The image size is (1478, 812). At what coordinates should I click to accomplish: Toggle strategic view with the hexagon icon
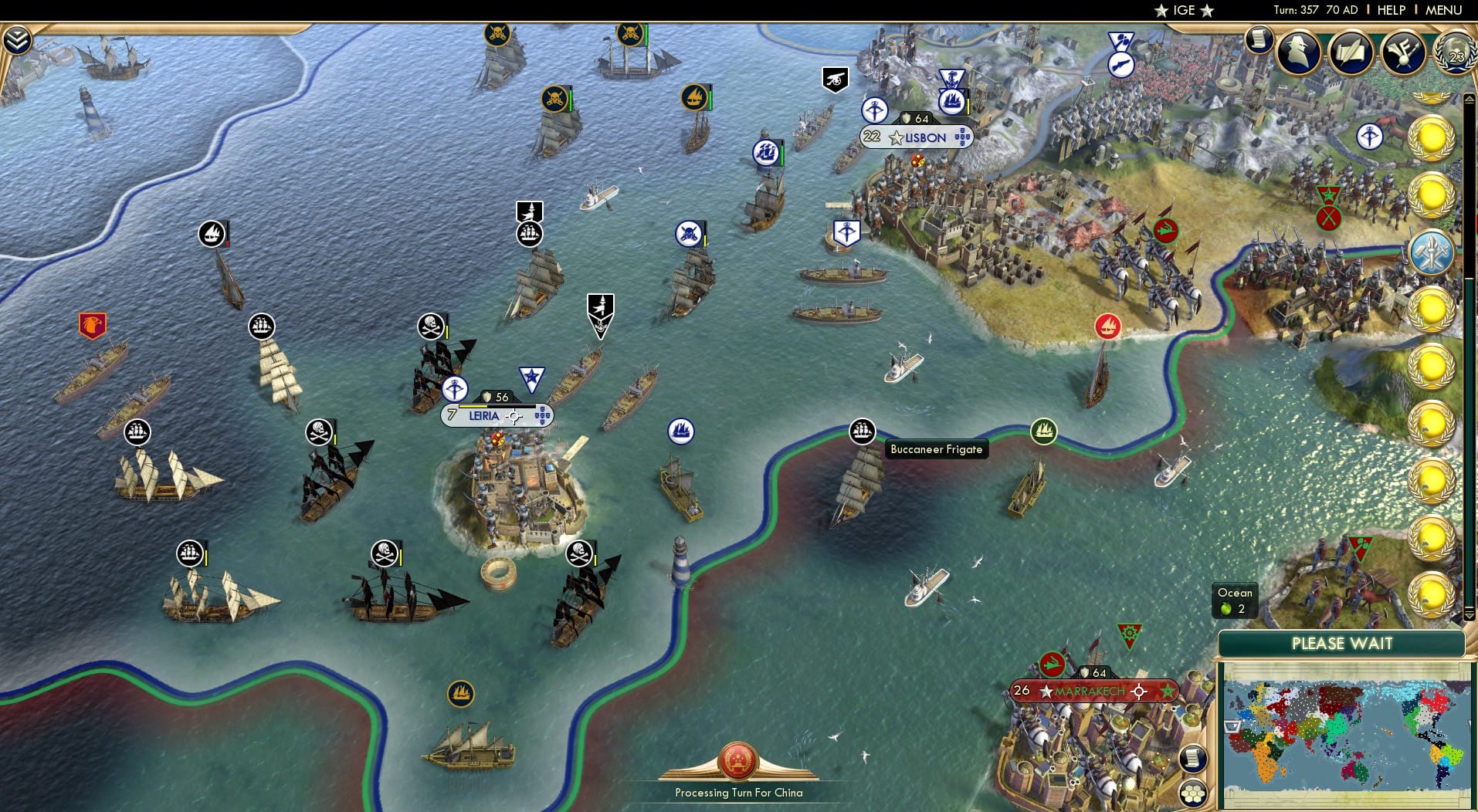pos(1195,791)
